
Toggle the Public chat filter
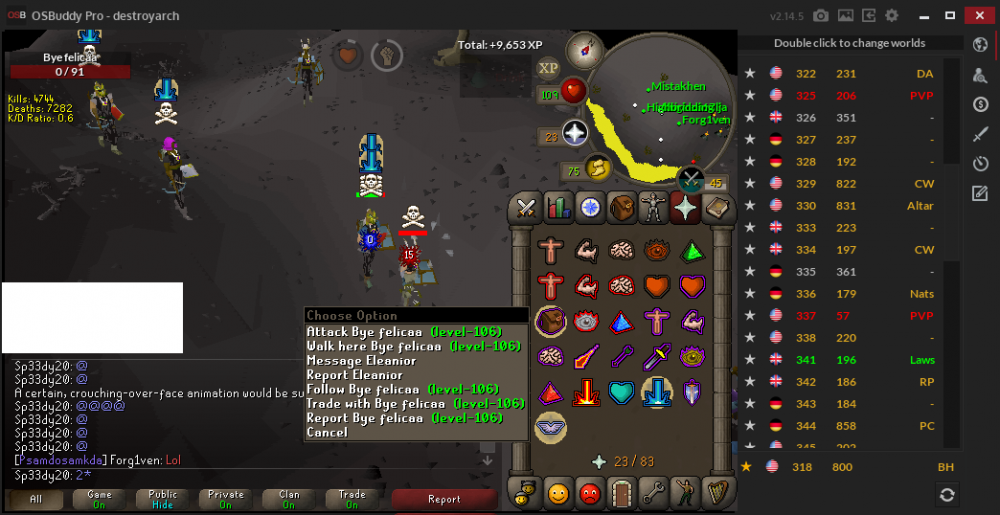click(x=162, y=498)
